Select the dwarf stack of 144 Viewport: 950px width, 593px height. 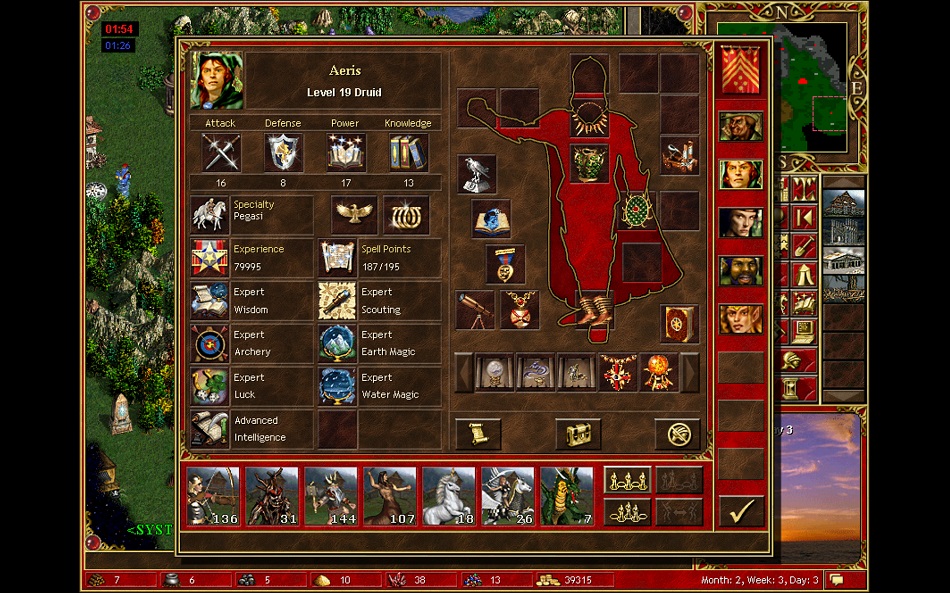(x=331, y=496)
